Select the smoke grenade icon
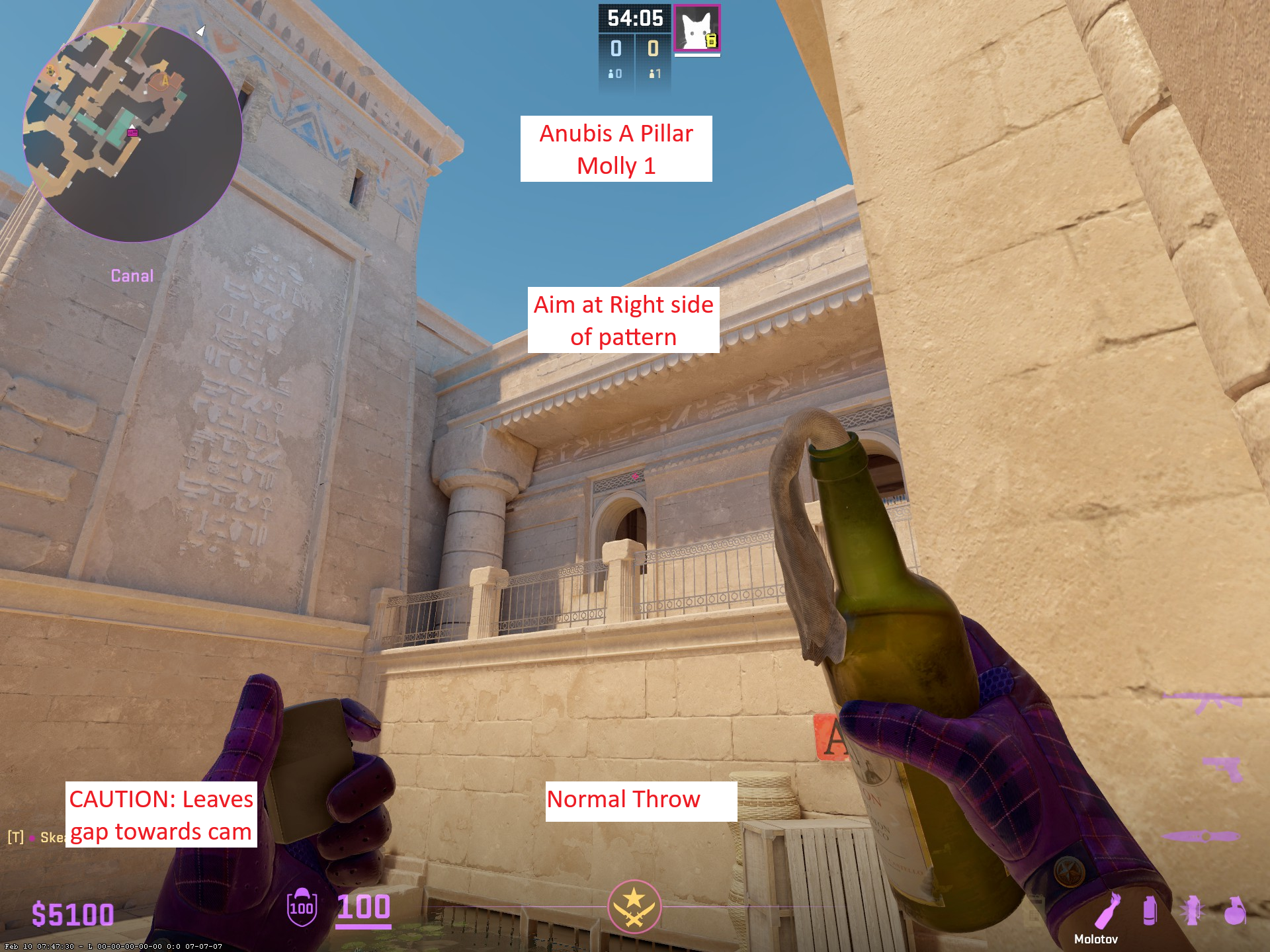1270x952 pixels. click(1150, 911)
